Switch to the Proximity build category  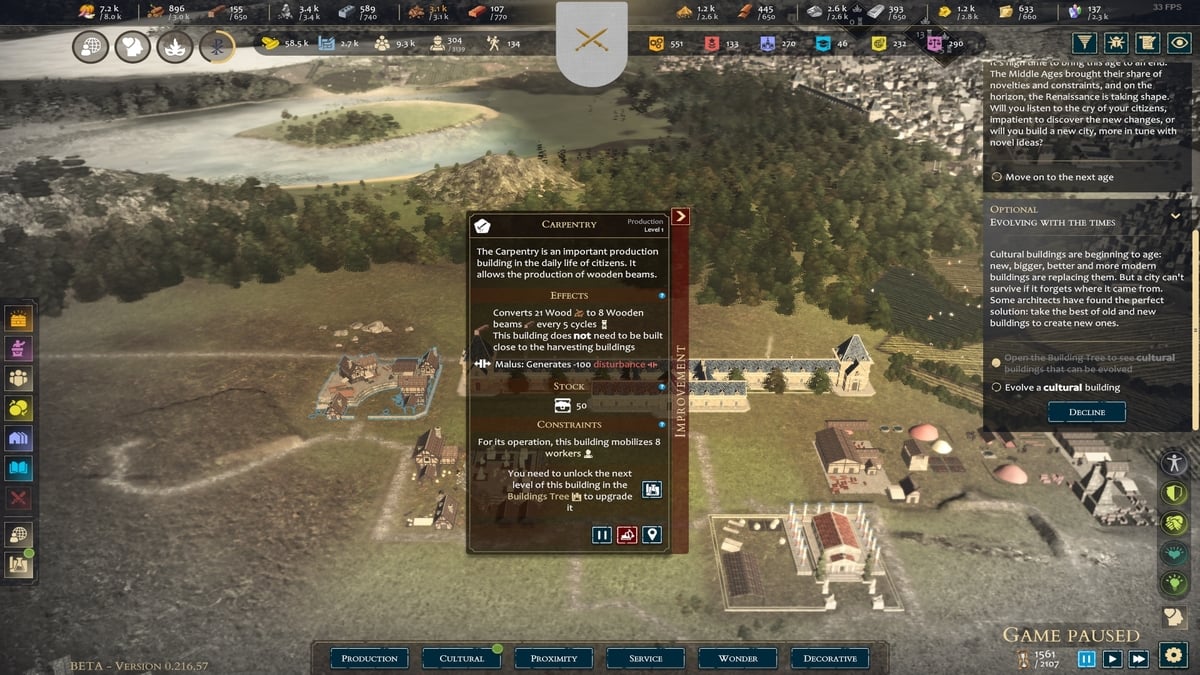[x=554, y=658]
